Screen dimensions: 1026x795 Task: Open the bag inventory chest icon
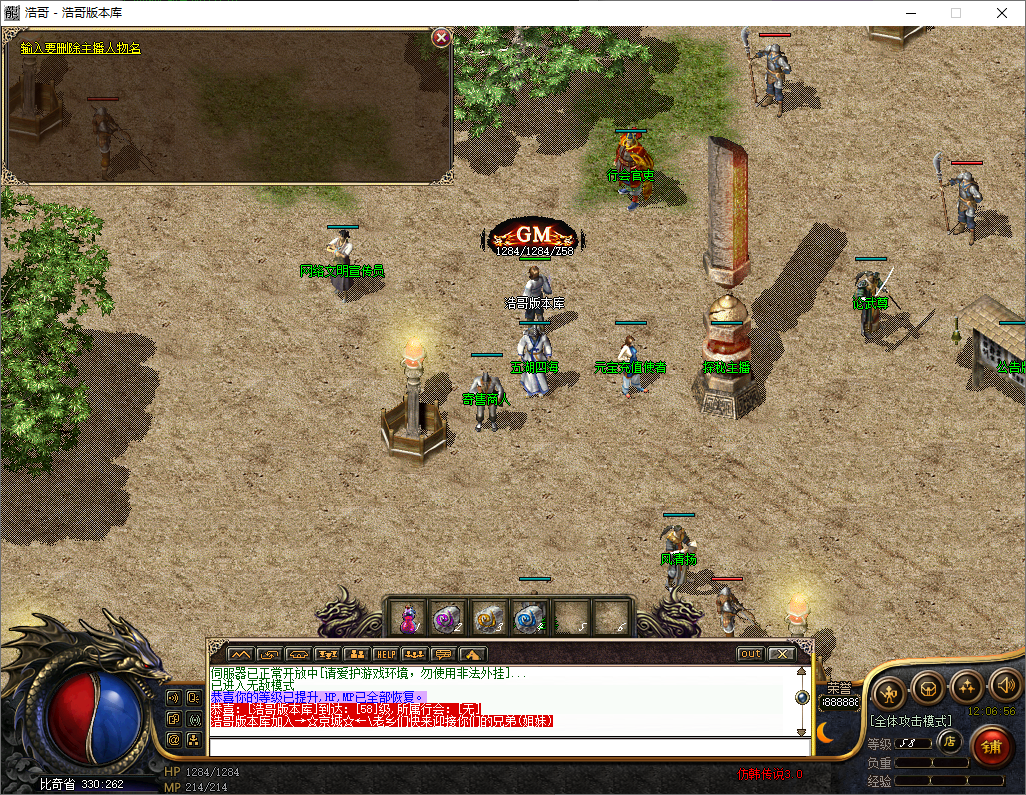click(927, 688)
